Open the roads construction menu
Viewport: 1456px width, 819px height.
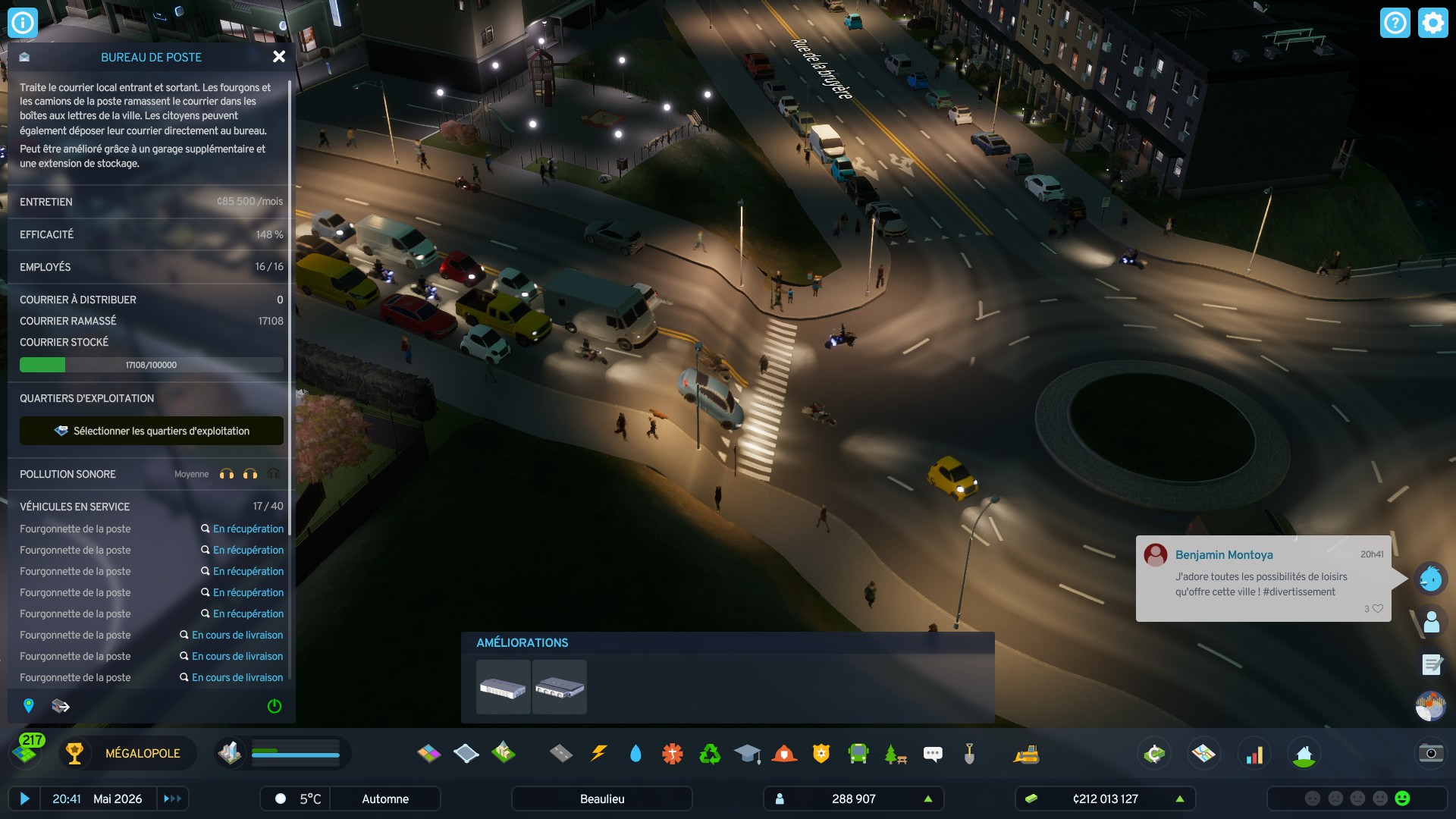(560, 753)
